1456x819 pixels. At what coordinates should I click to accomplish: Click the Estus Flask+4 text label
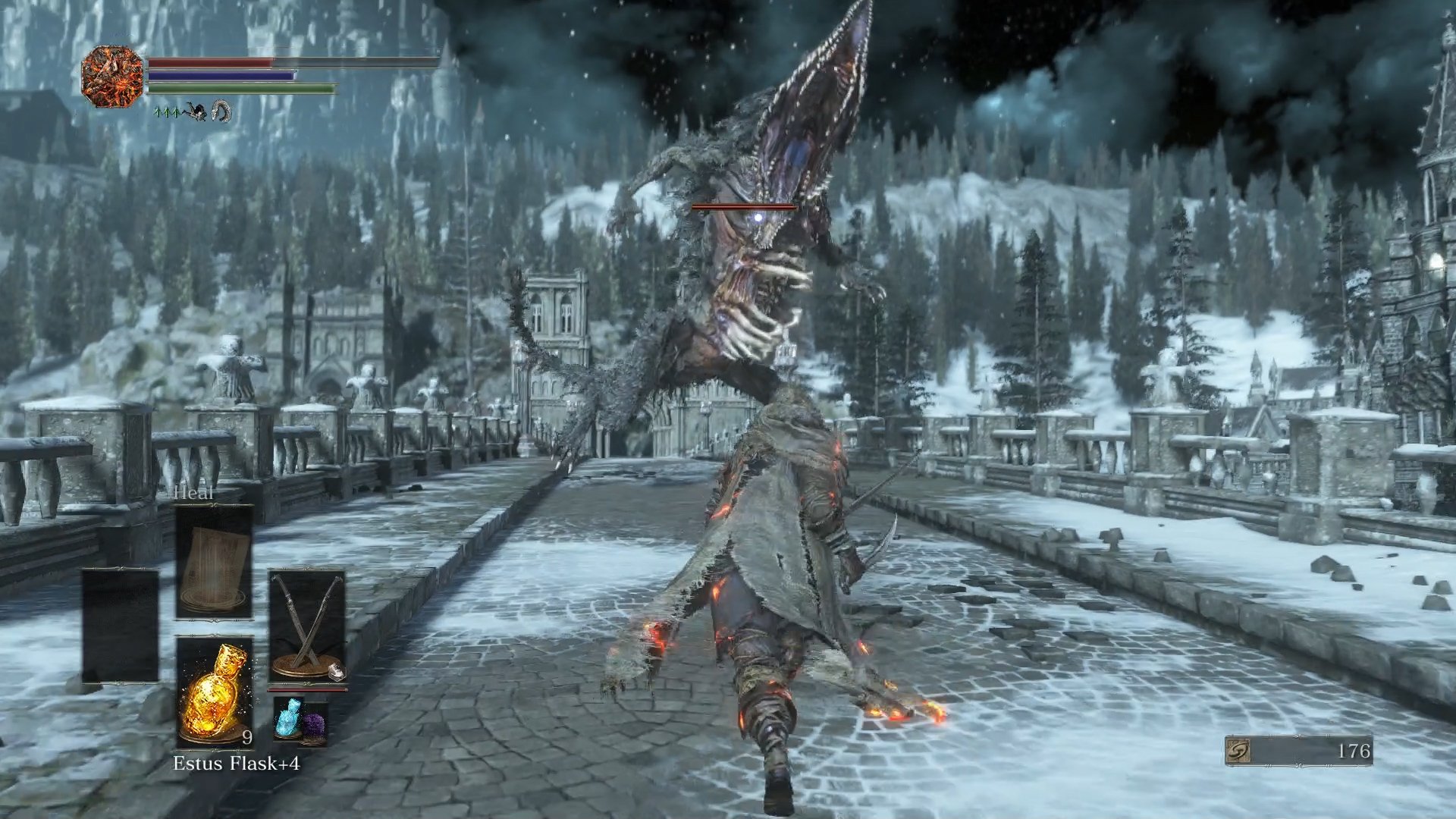click(237, 761)
